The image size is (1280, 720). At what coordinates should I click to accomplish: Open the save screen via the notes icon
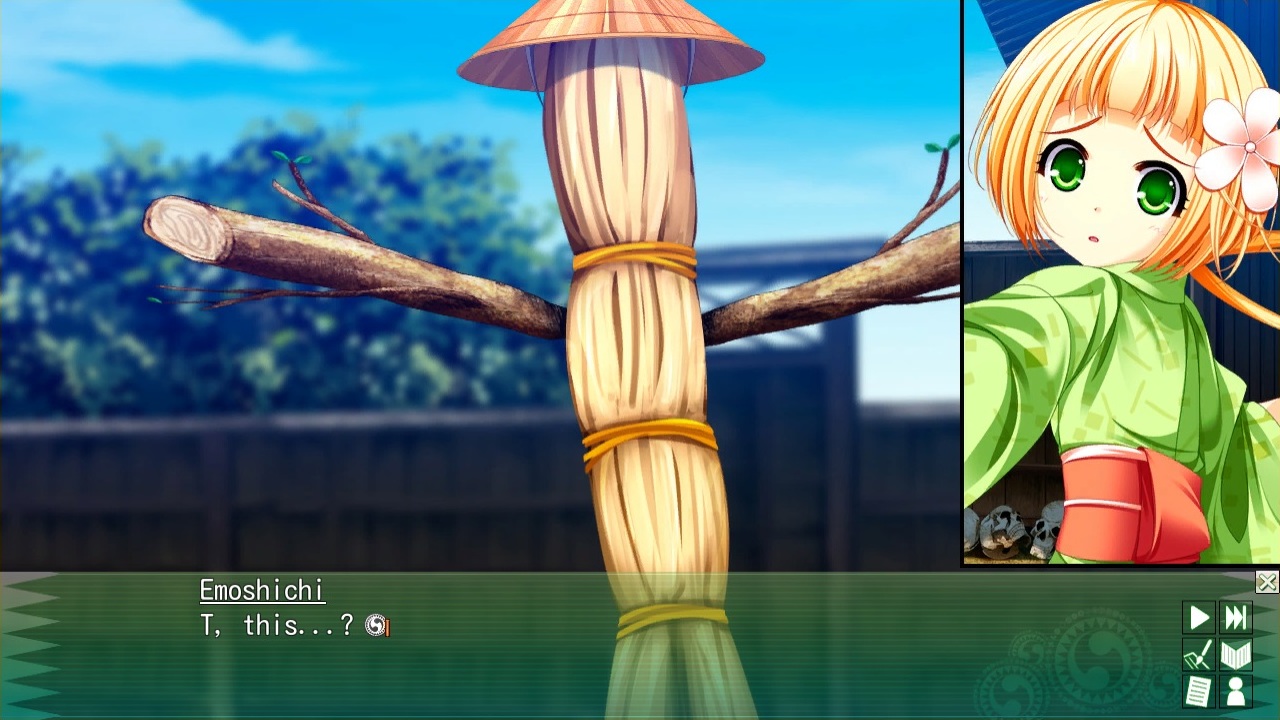coord(1199,690)
